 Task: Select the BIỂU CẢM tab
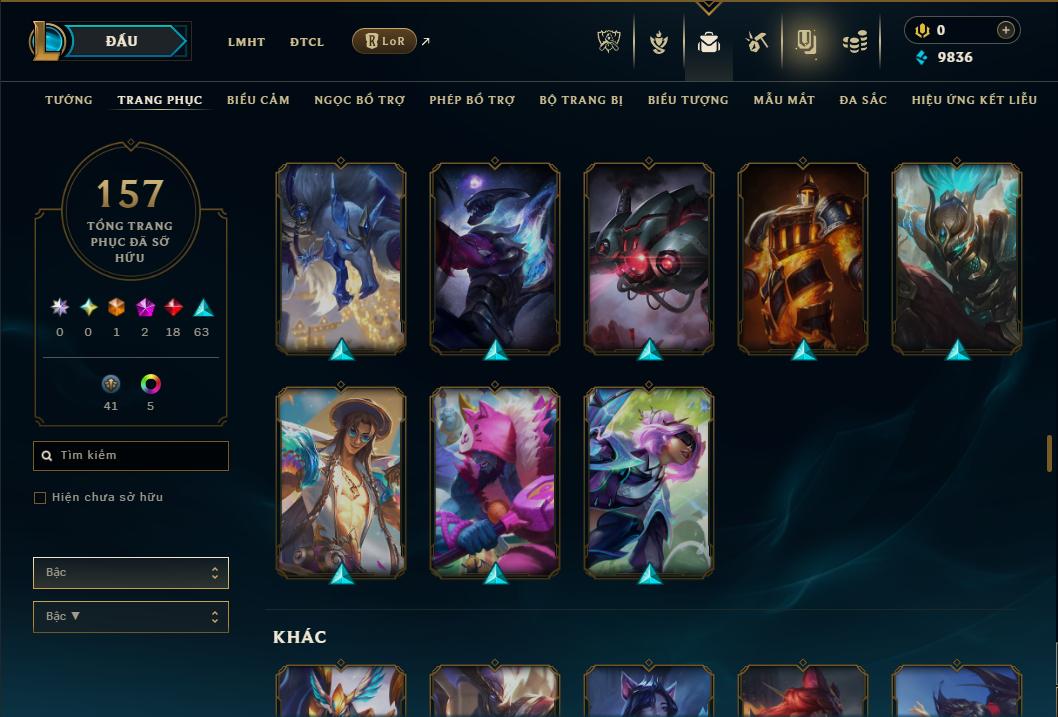coord(258,100)
